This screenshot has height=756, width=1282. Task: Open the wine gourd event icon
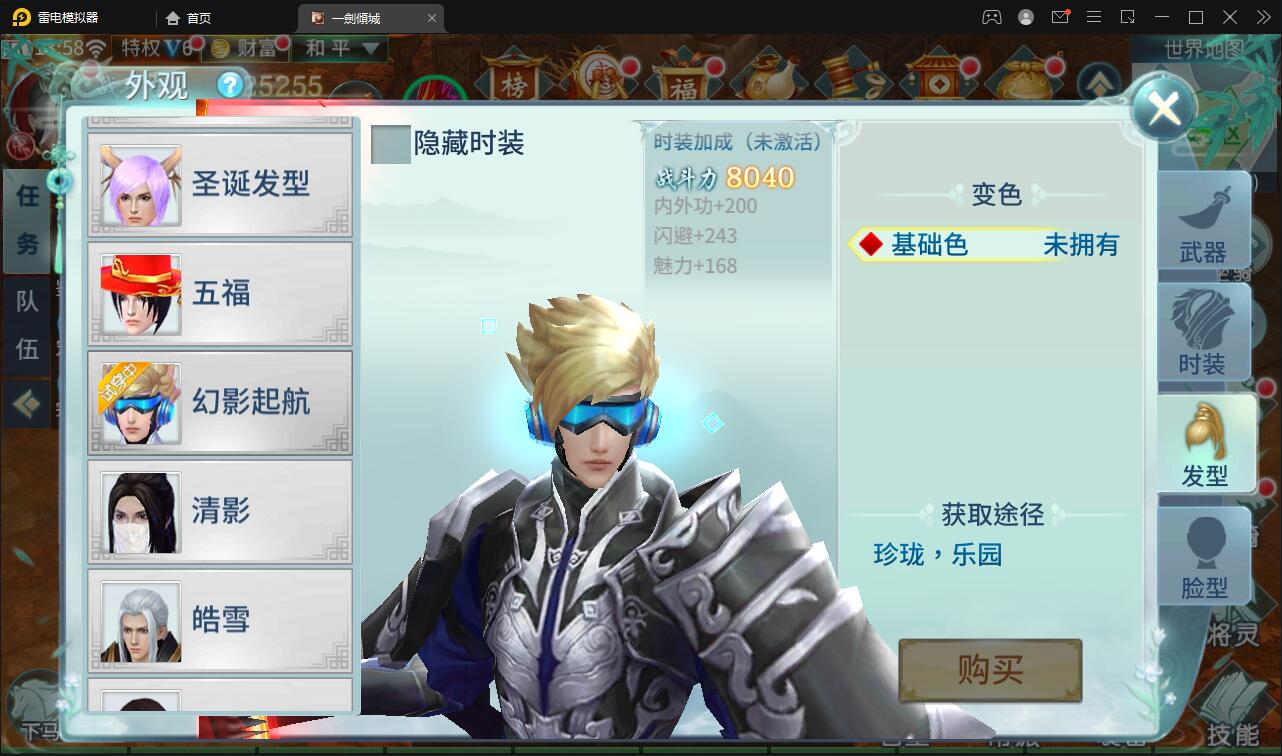click(x=771, y=80)
